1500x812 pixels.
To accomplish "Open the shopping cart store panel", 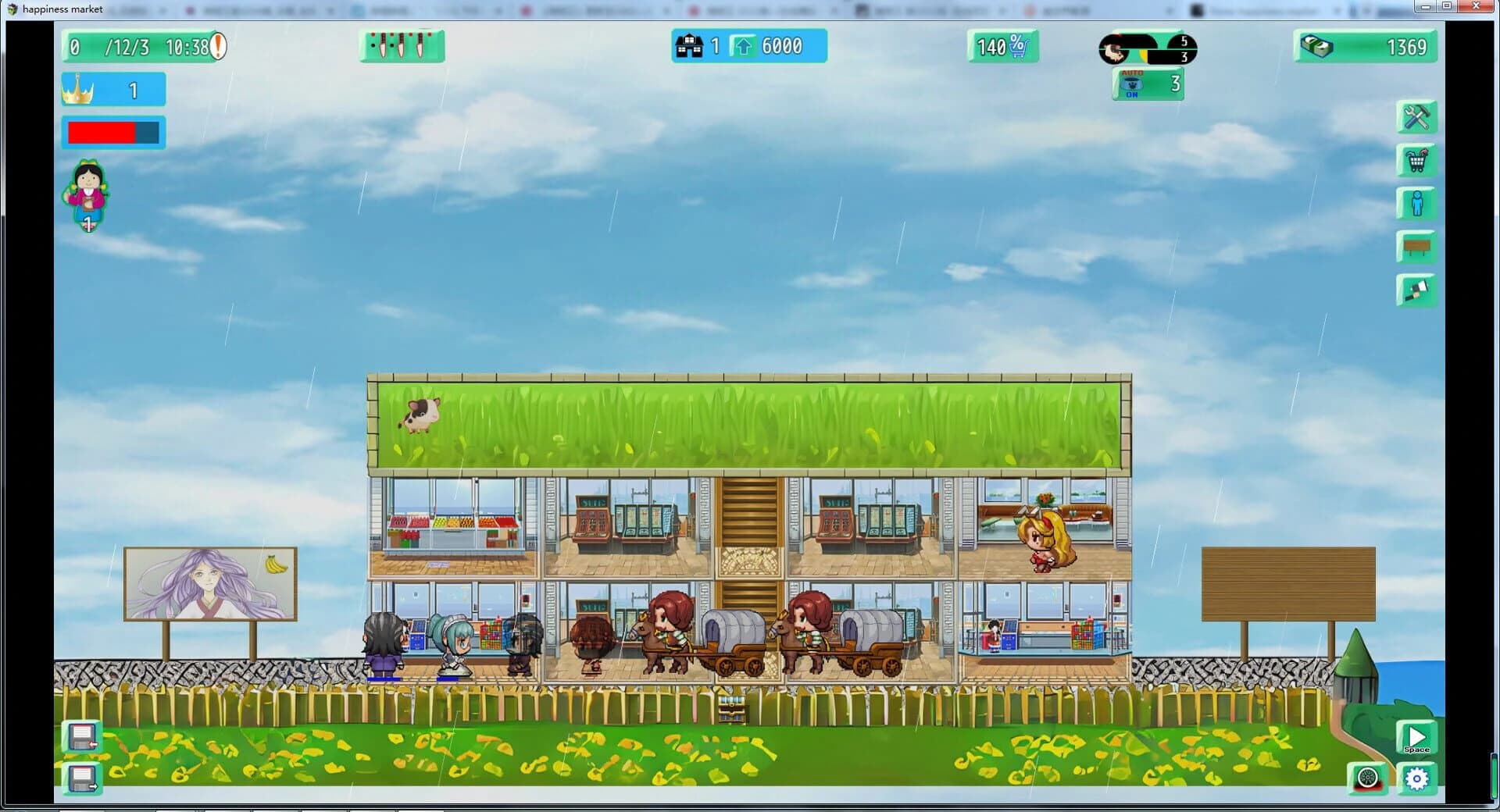I will pyautogui.click(x=1416, y=161).
